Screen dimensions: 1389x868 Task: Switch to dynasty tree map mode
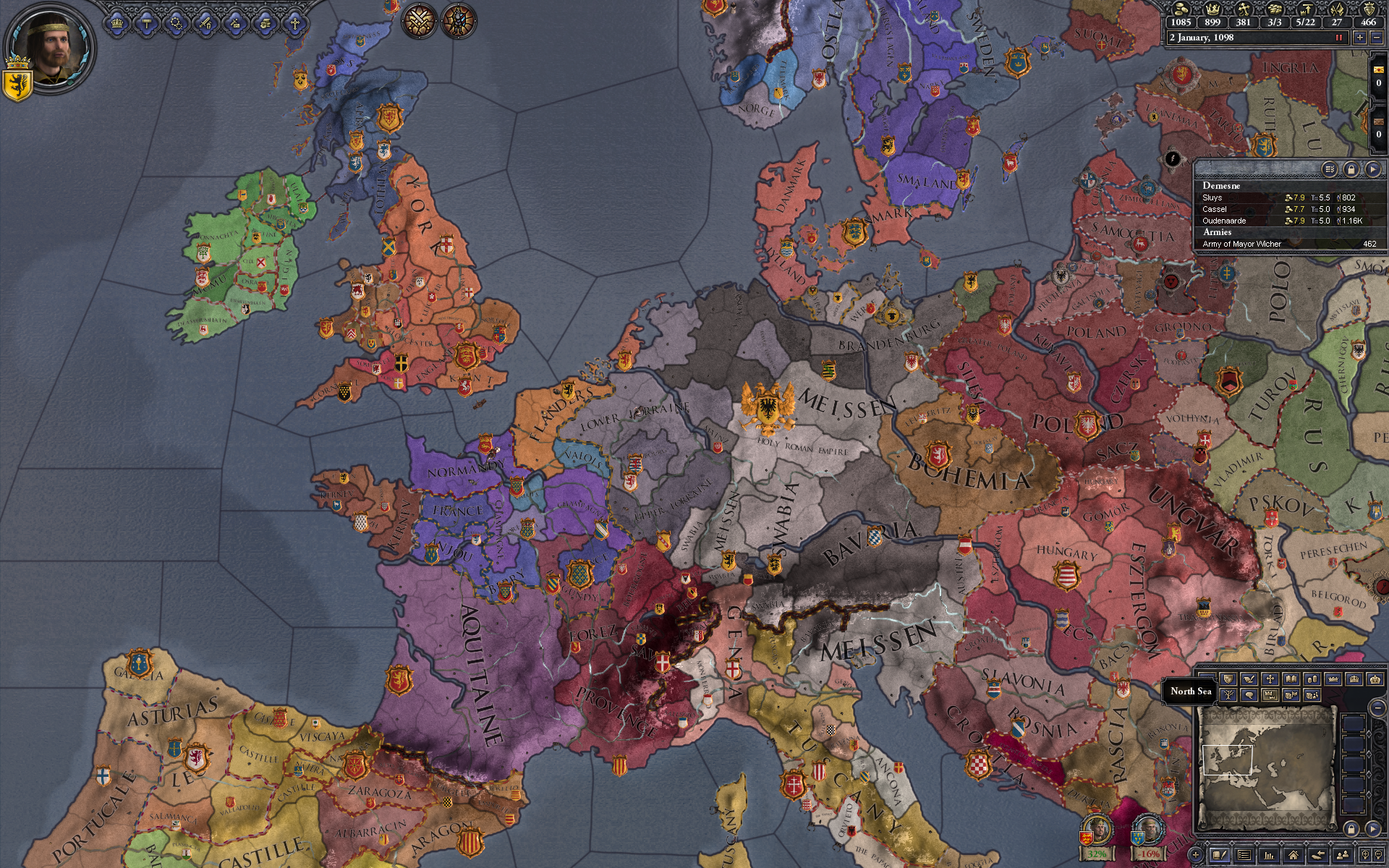point(1228,695)
